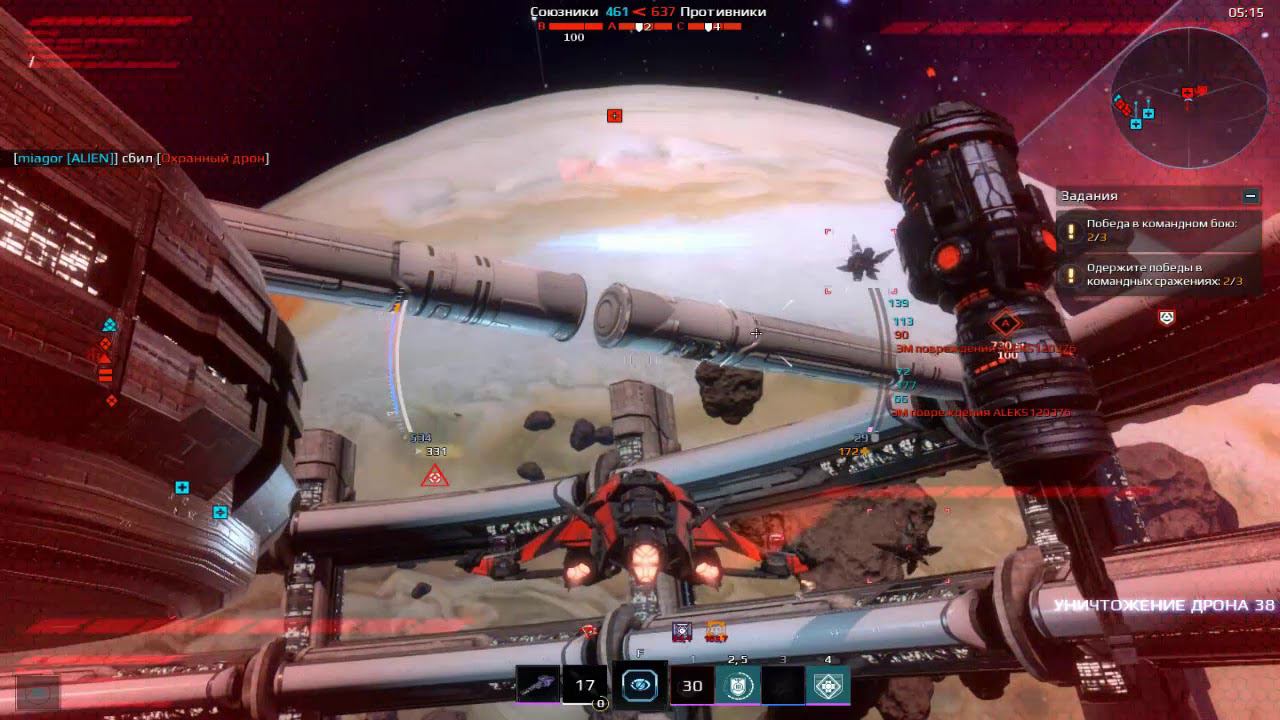Select the red enemy marker on the radar
Screen dimensions: 1280x720
click(x=1187, y=93)
